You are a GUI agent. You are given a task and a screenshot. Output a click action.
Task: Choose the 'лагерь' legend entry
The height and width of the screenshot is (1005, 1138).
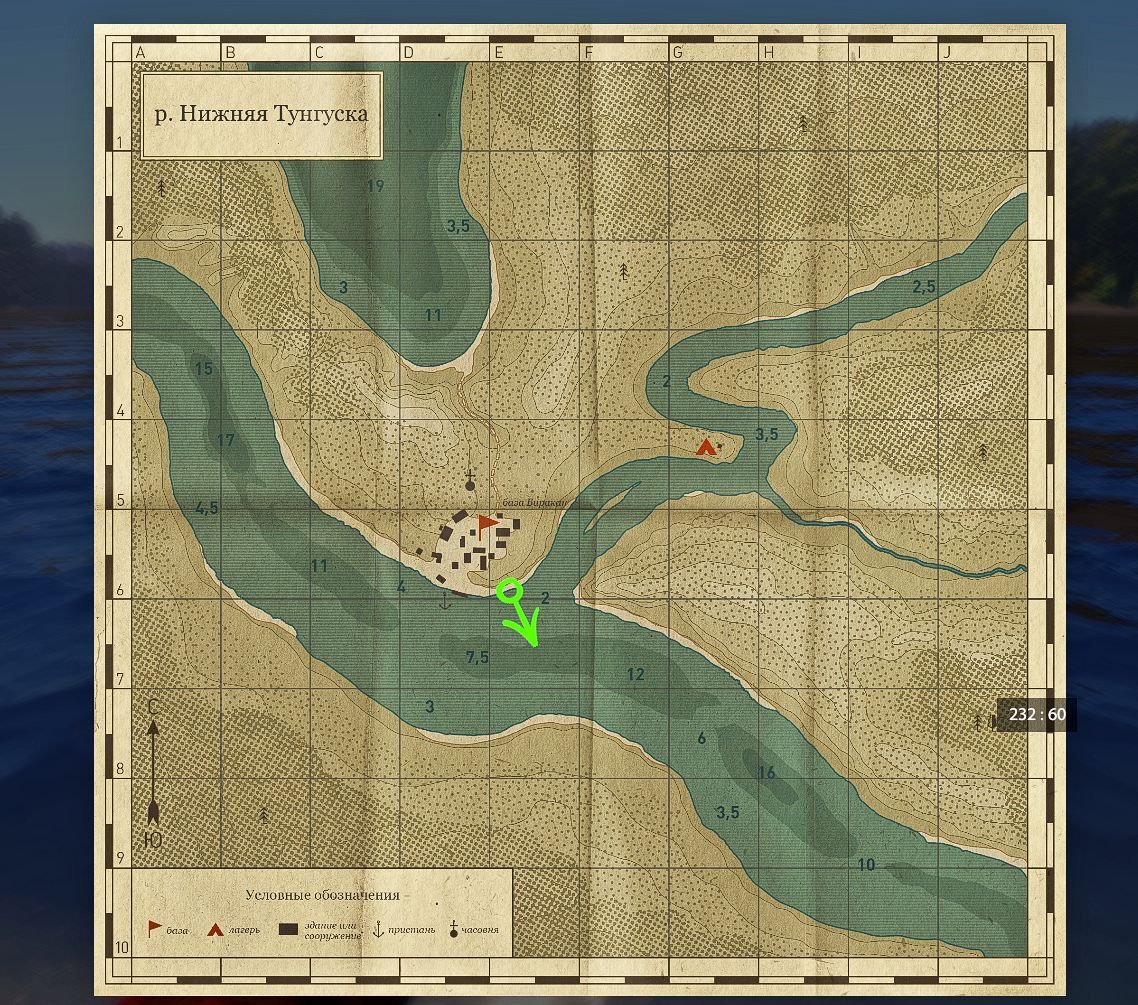tap(233, 929)
